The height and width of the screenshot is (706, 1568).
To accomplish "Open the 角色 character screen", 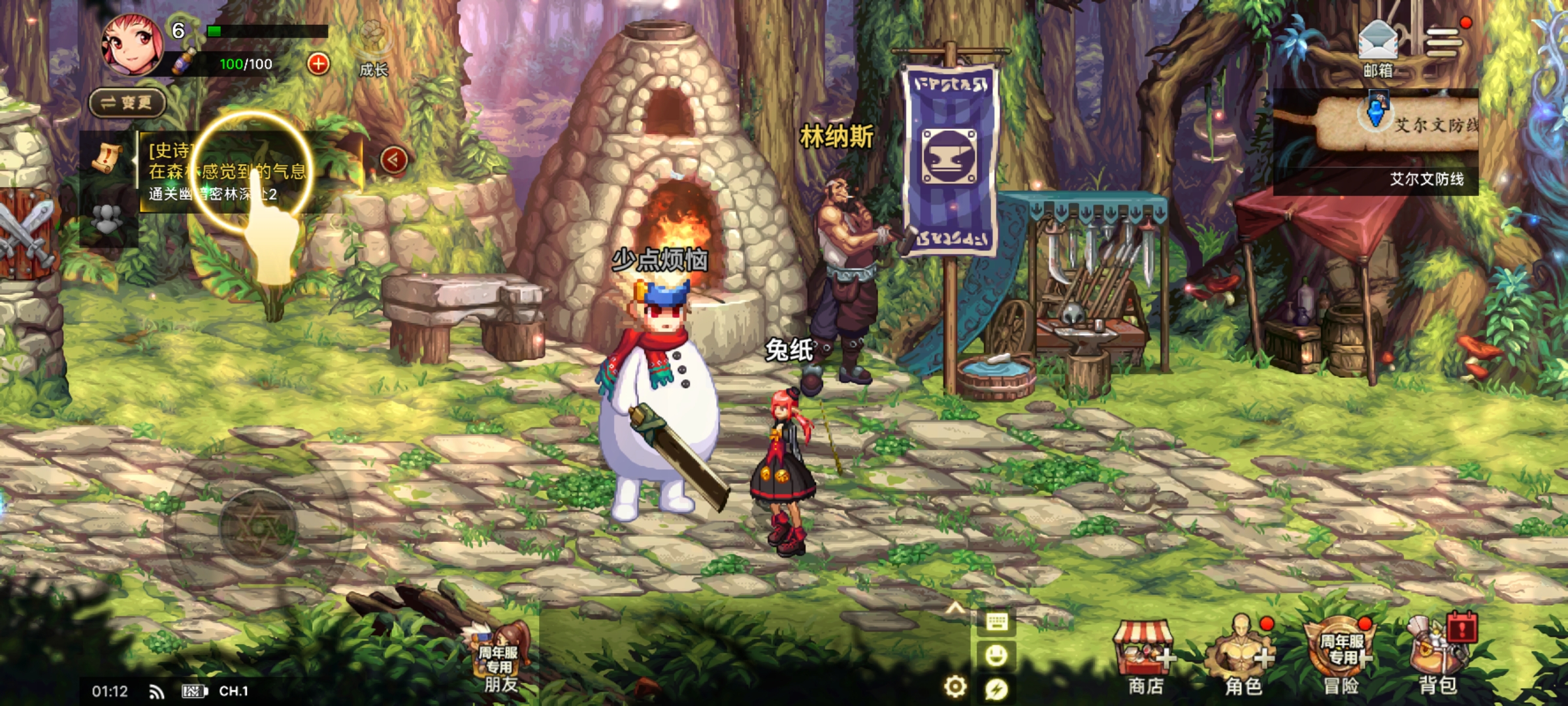I will point(1241,657).
